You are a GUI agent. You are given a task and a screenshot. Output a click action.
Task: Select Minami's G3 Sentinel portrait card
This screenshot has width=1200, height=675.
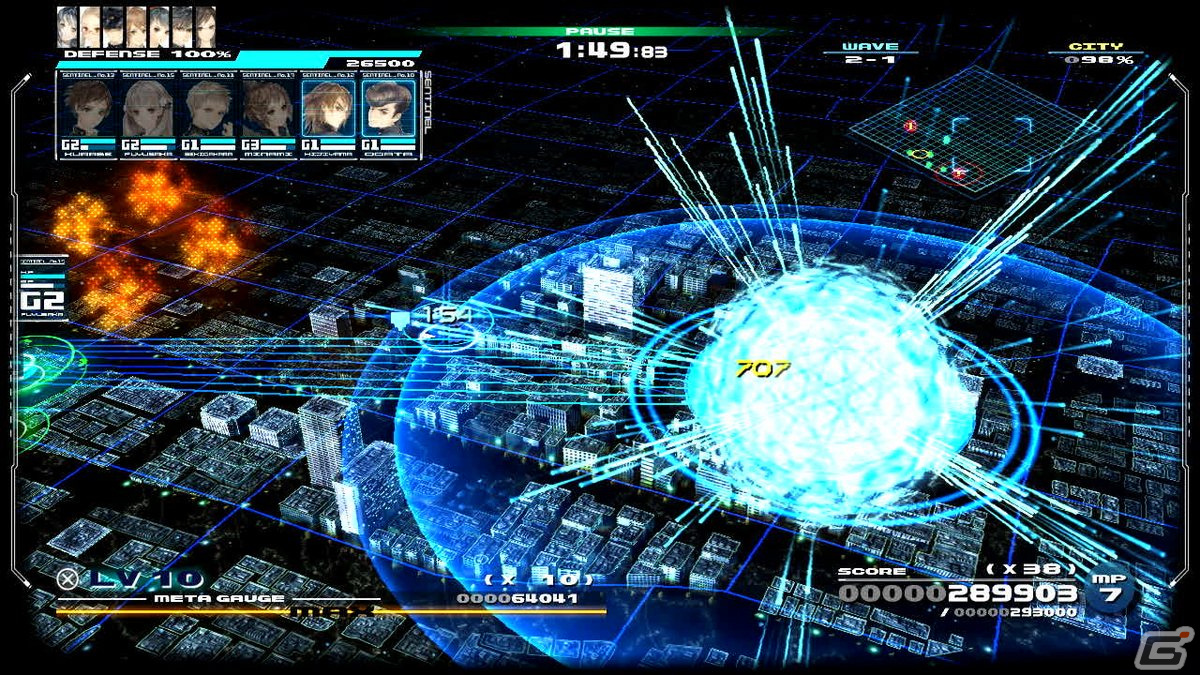[x=268, y=114]
